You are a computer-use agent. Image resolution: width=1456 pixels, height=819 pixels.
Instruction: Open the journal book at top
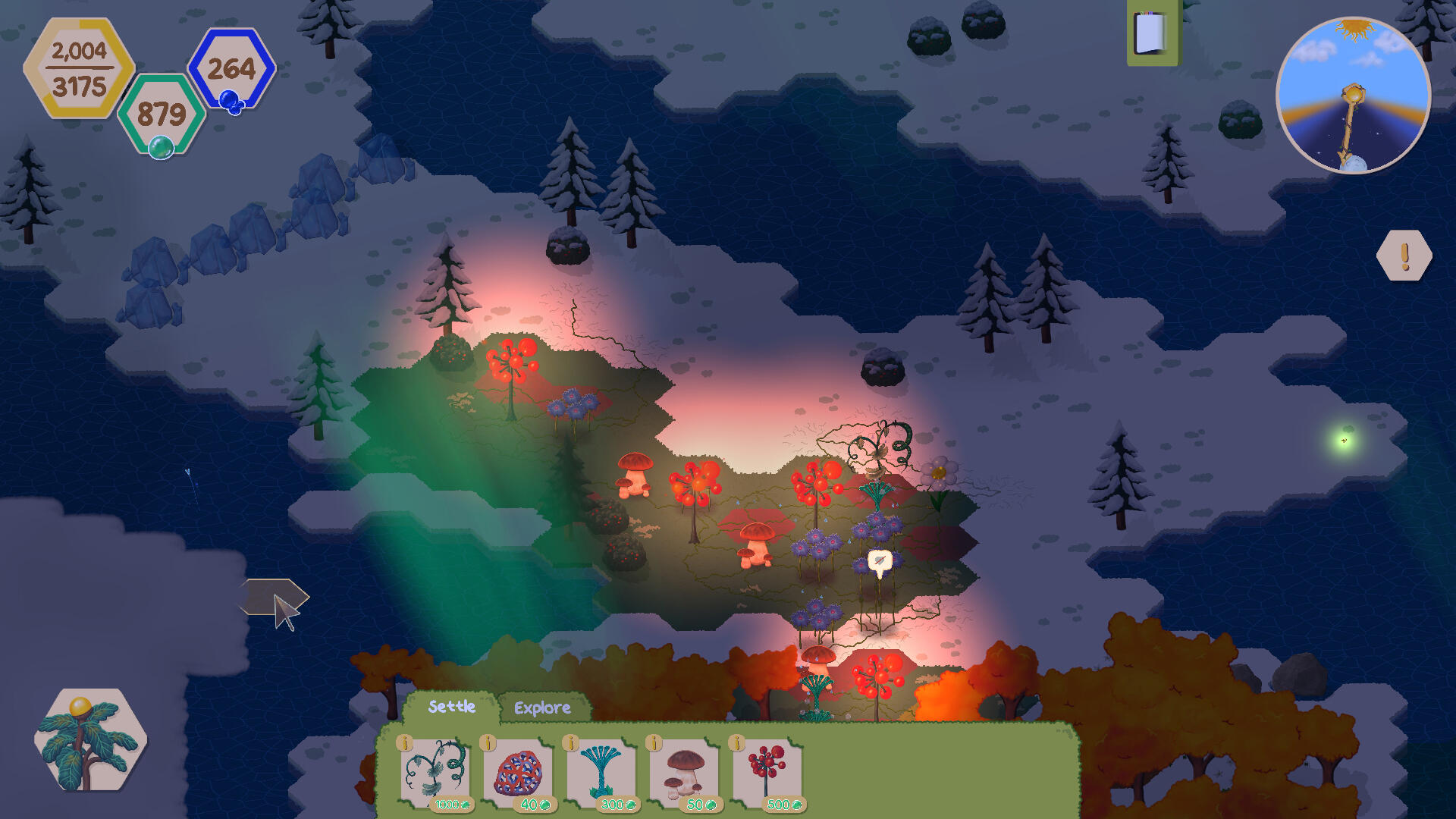tap(1151, 33)
